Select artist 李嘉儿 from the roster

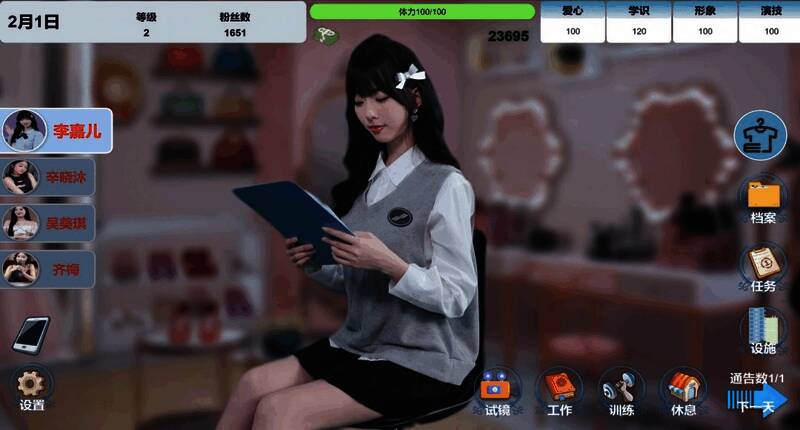(56, 130)
